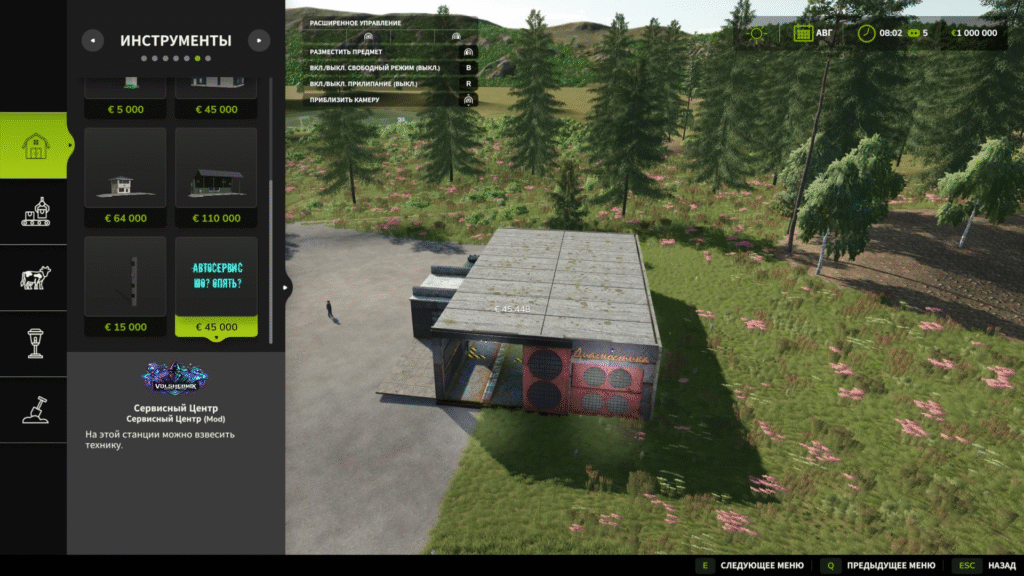The image size is (1024, 576).
Task: Go to next category with right header arrow
Action: tap(259, 41)
